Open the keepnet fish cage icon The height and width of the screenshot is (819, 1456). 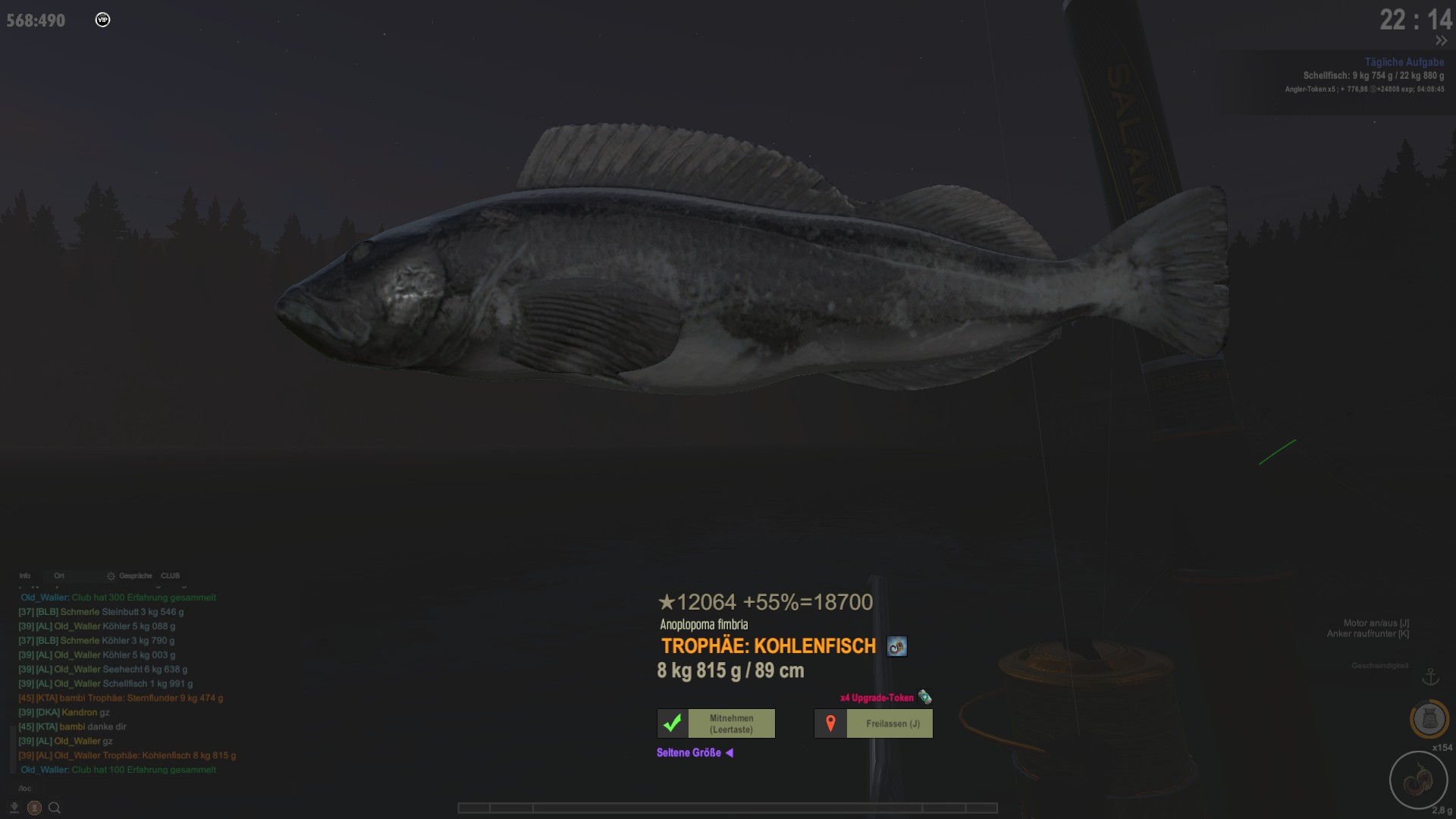(1429, 718)
